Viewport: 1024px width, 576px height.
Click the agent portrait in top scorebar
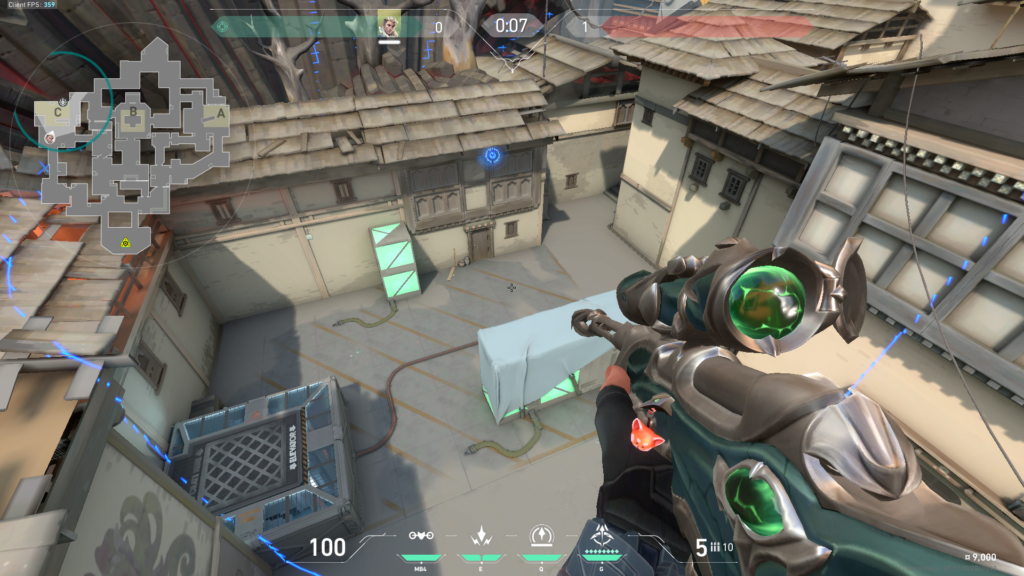tap(389, 24)
